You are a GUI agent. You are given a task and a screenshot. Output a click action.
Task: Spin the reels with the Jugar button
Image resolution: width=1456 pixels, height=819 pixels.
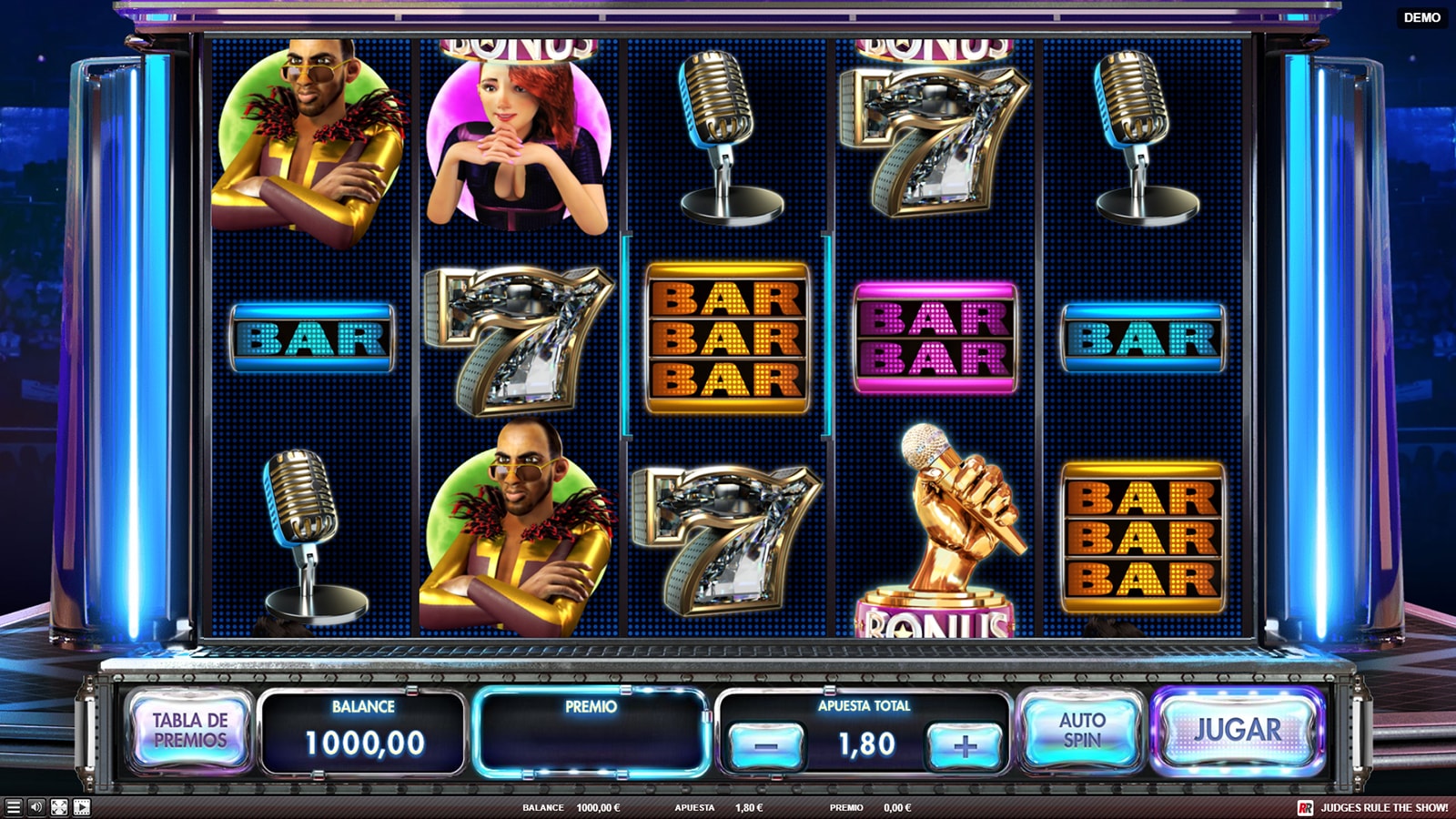pyautogui.click(x=1237, y=731)
